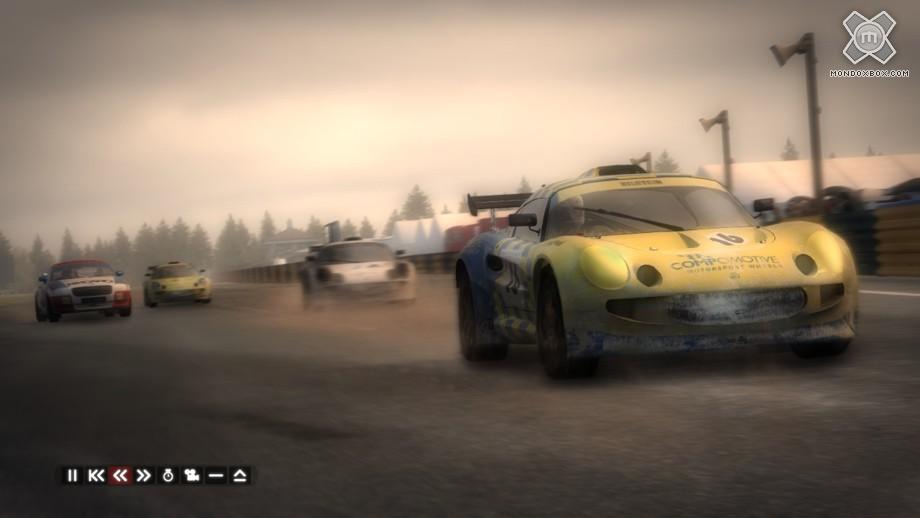Click the horizontal dash replay button

pos(216,475)
